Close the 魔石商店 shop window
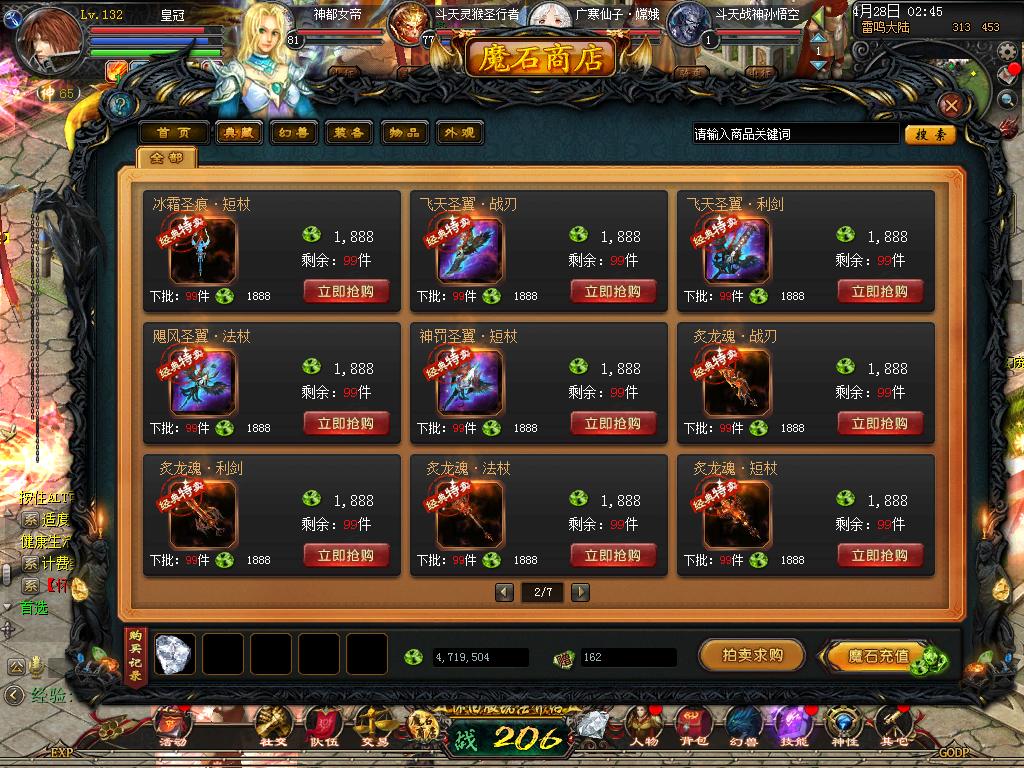The image size is (1024, 768). point(952,105)
